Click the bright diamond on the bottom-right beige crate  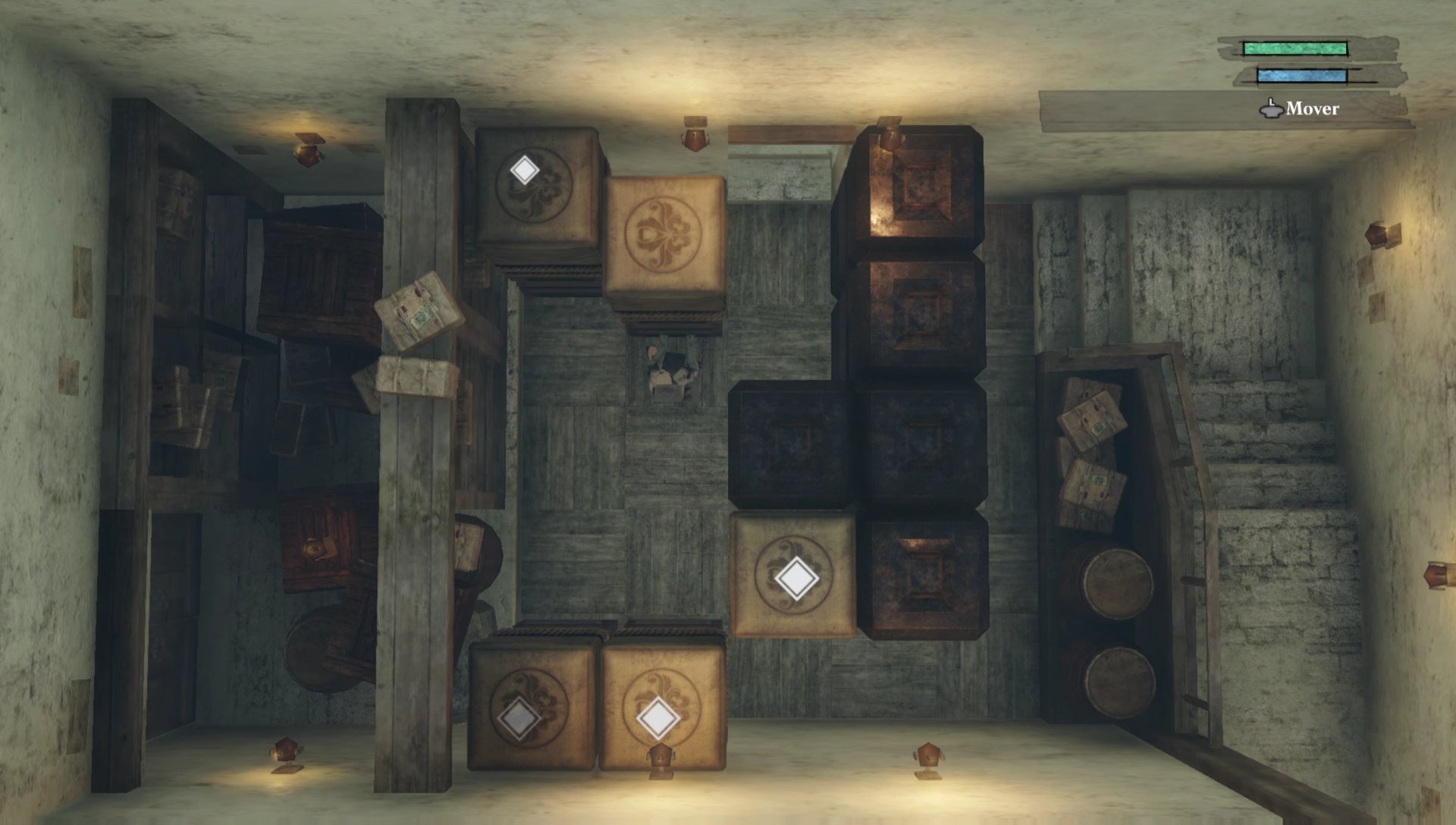[x=658, y=716]
